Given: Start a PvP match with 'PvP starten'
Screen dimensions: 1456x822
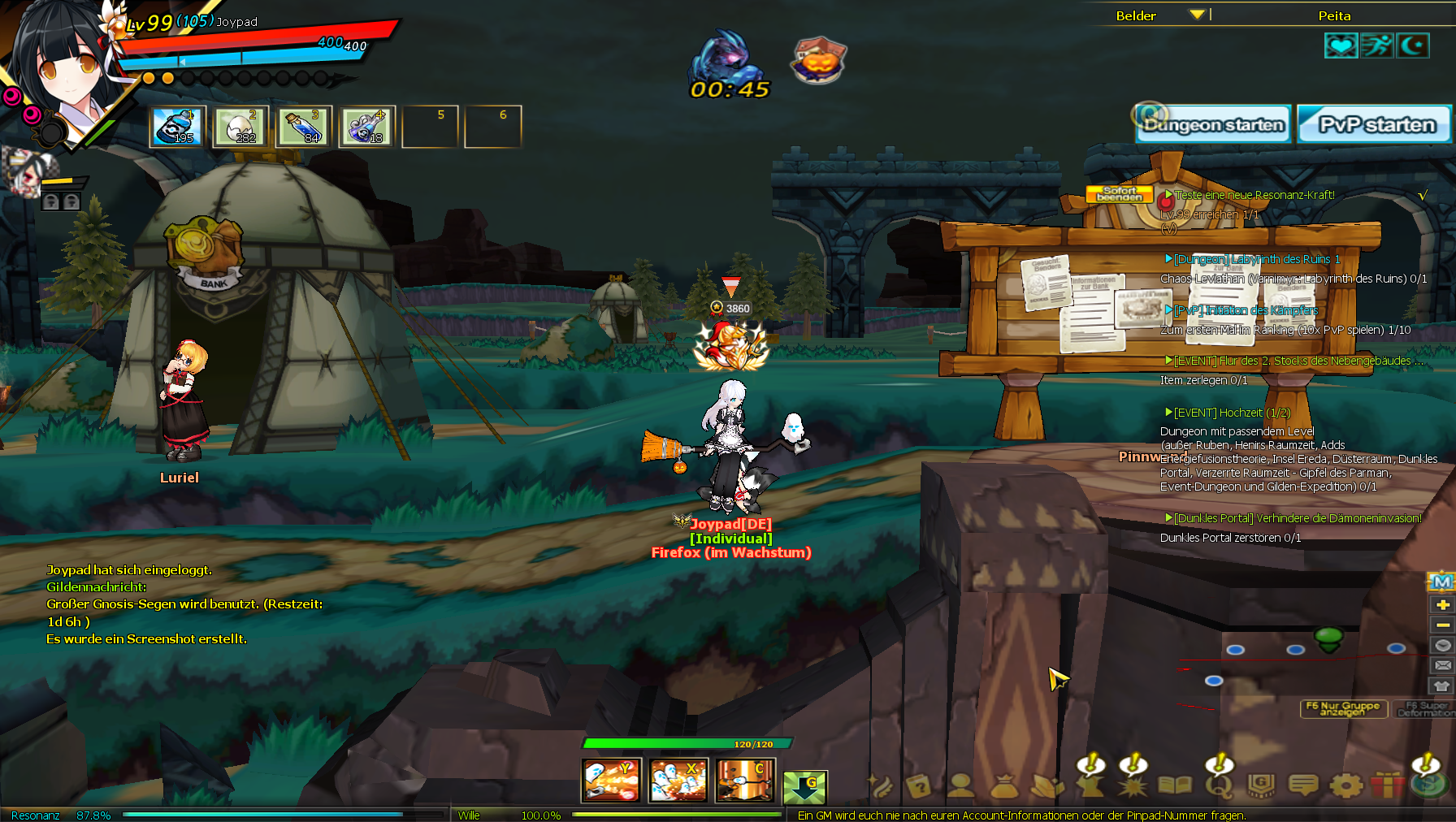Looking at the screenshot, I should pos(1375,125).
